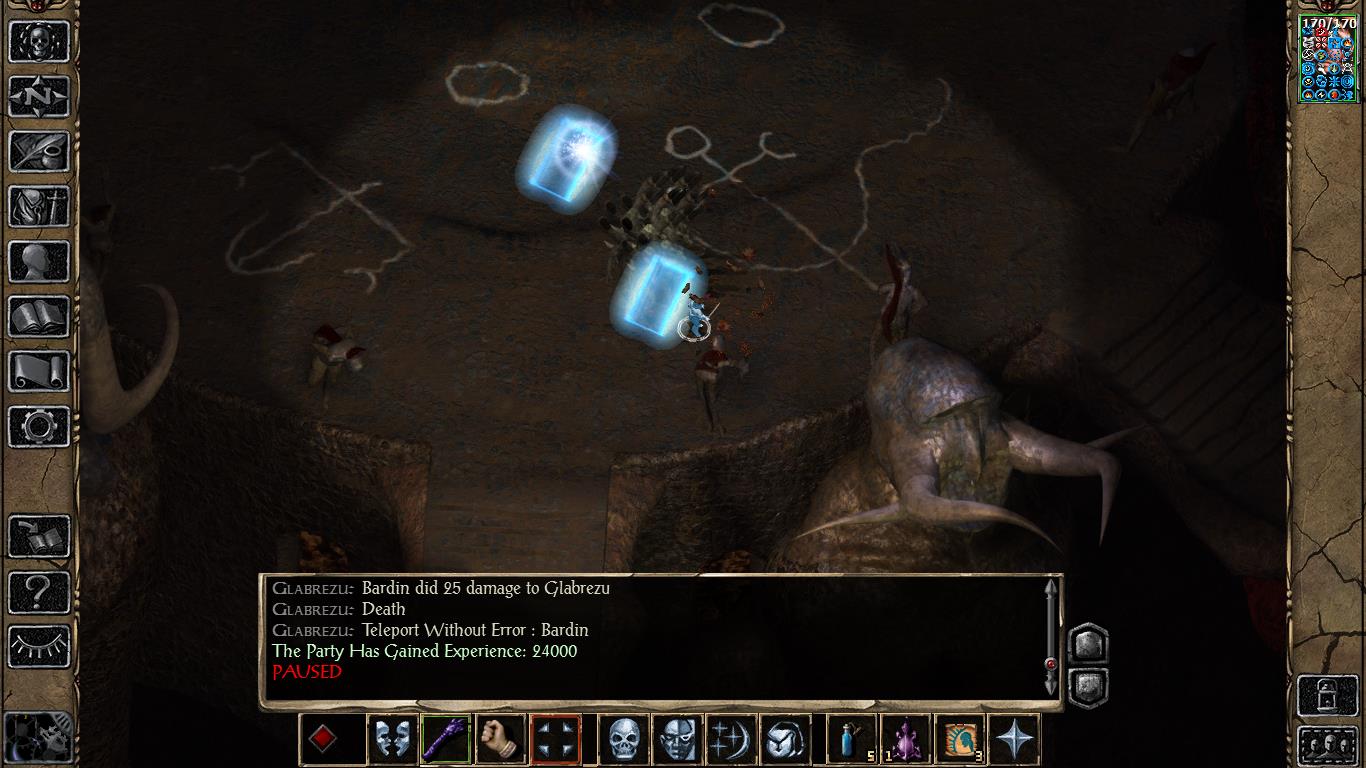Image resolution: width=1366 pixels, height=768 pixels.
Task: Show the character record (head silhouette)
Action: click(39, 262)
